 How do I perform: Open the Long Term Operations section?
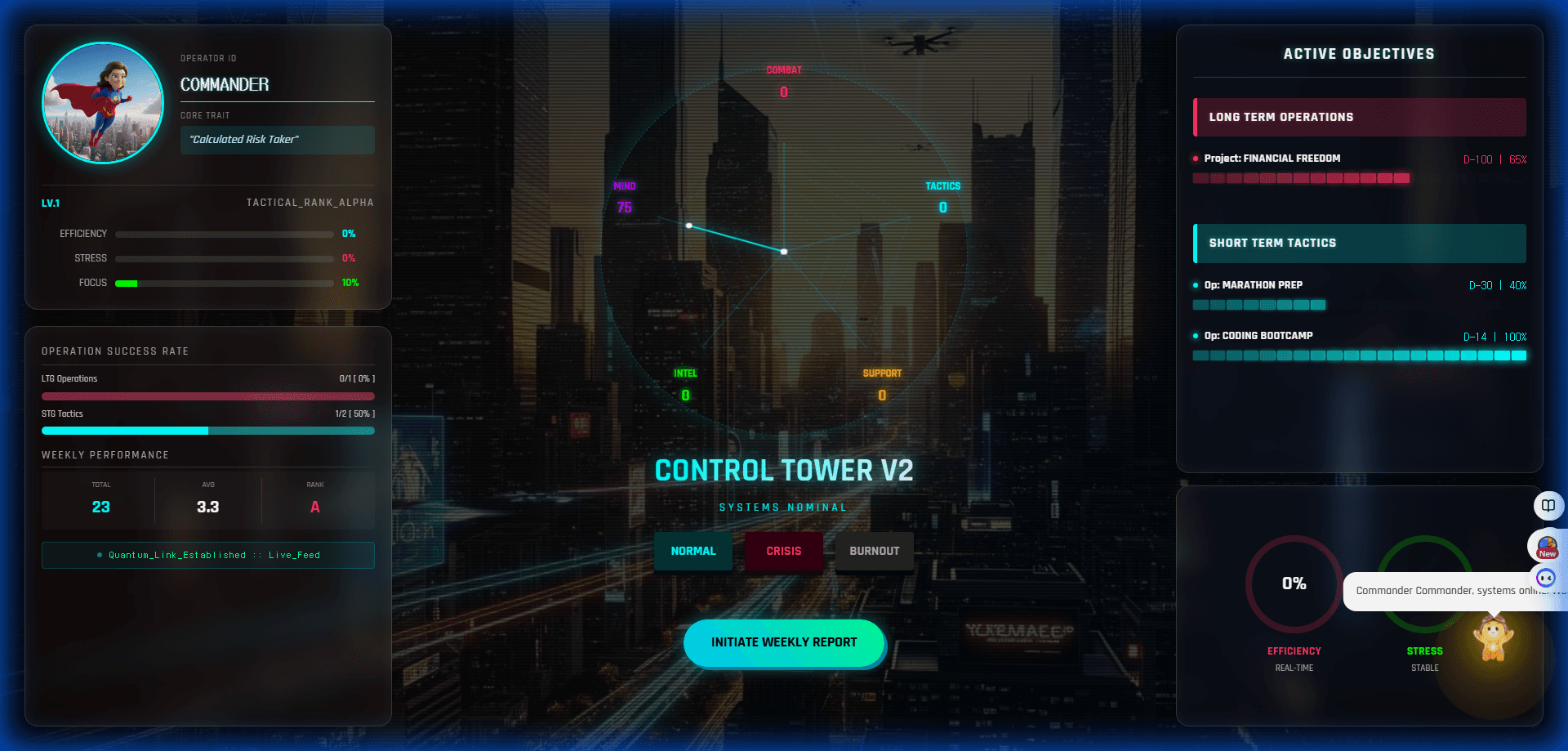pos(1359,117)
